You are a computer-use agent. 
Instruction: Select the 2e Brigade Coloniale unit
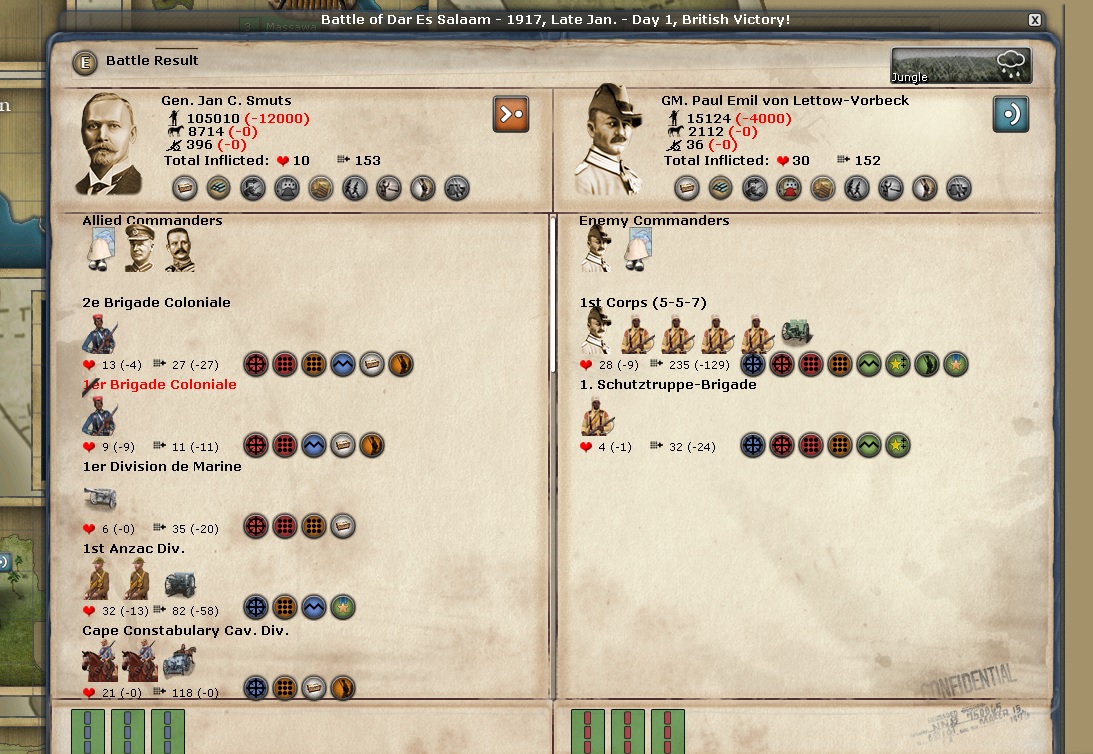pyautogui.click(x=100, y=332)
